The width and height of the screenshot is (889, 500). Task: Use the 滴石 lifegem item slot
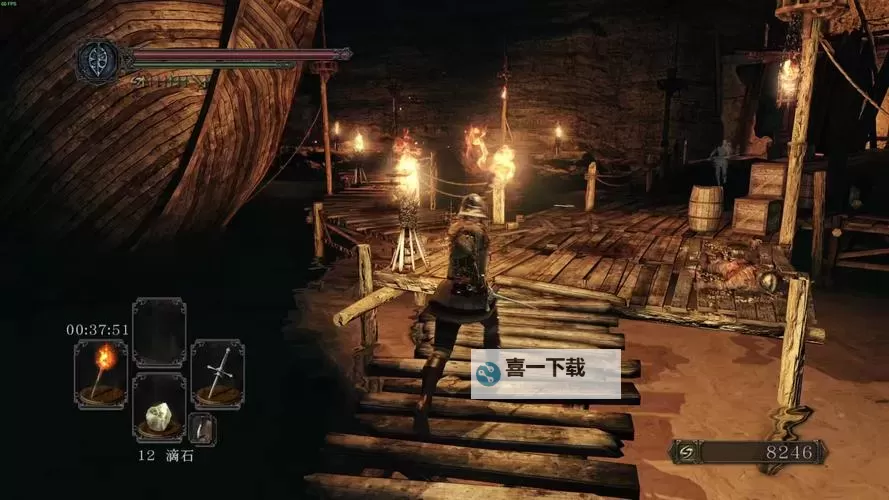tap(159, 408)
